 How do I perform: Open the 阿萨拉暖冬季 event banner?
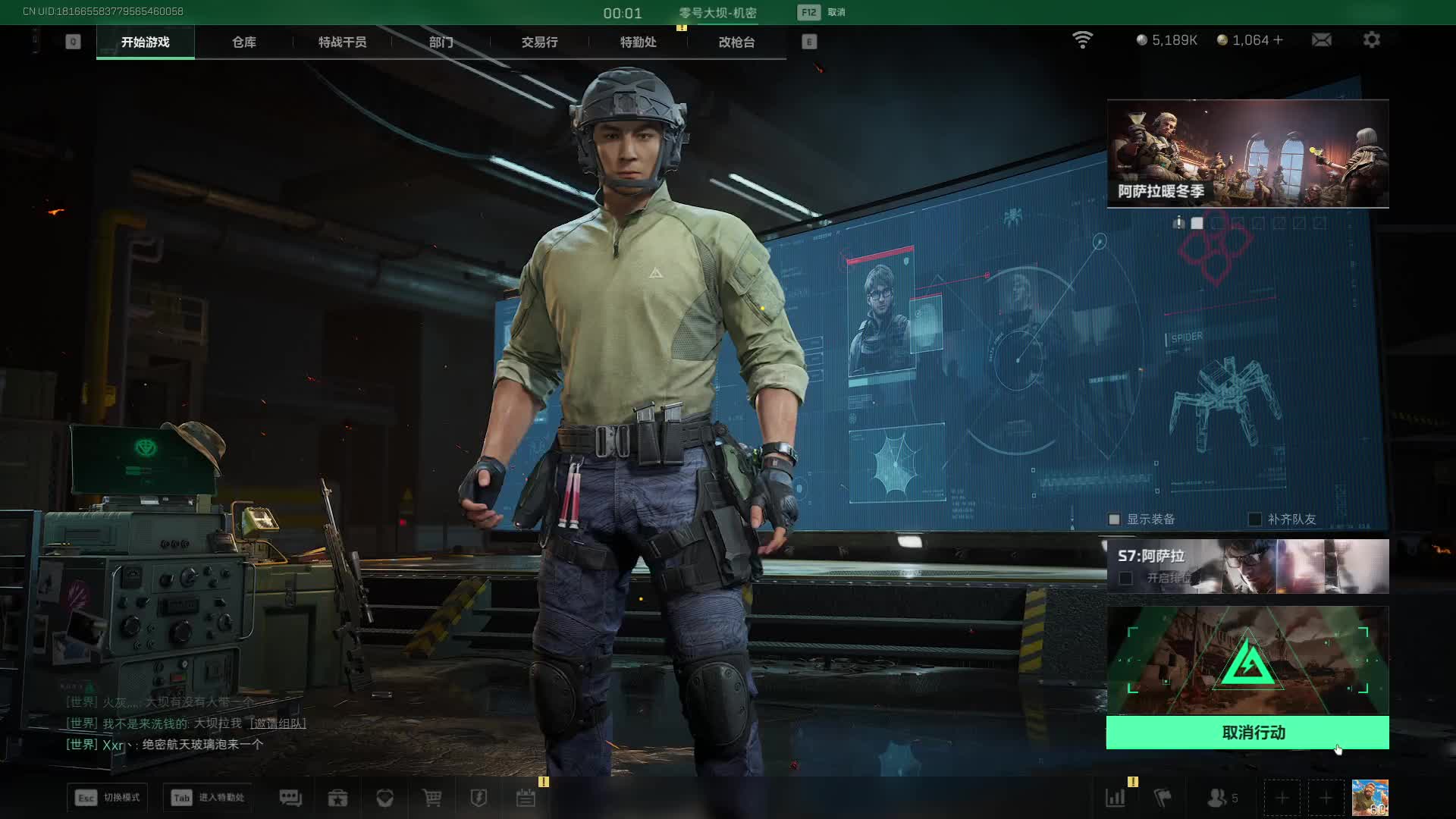pos(1247,153)
